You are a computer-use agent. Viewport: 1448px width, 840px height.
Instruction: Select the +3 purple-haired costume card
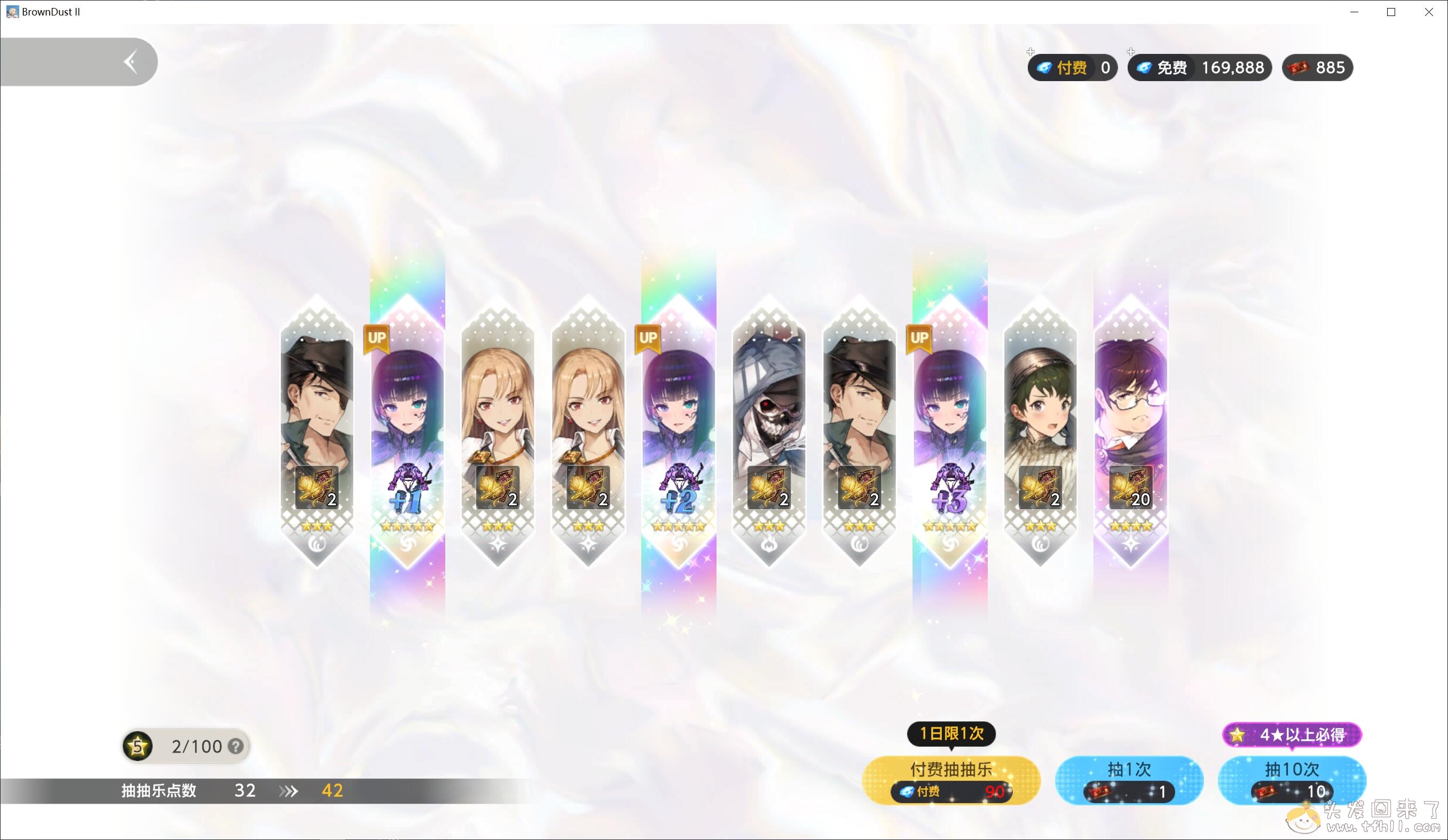950,431
